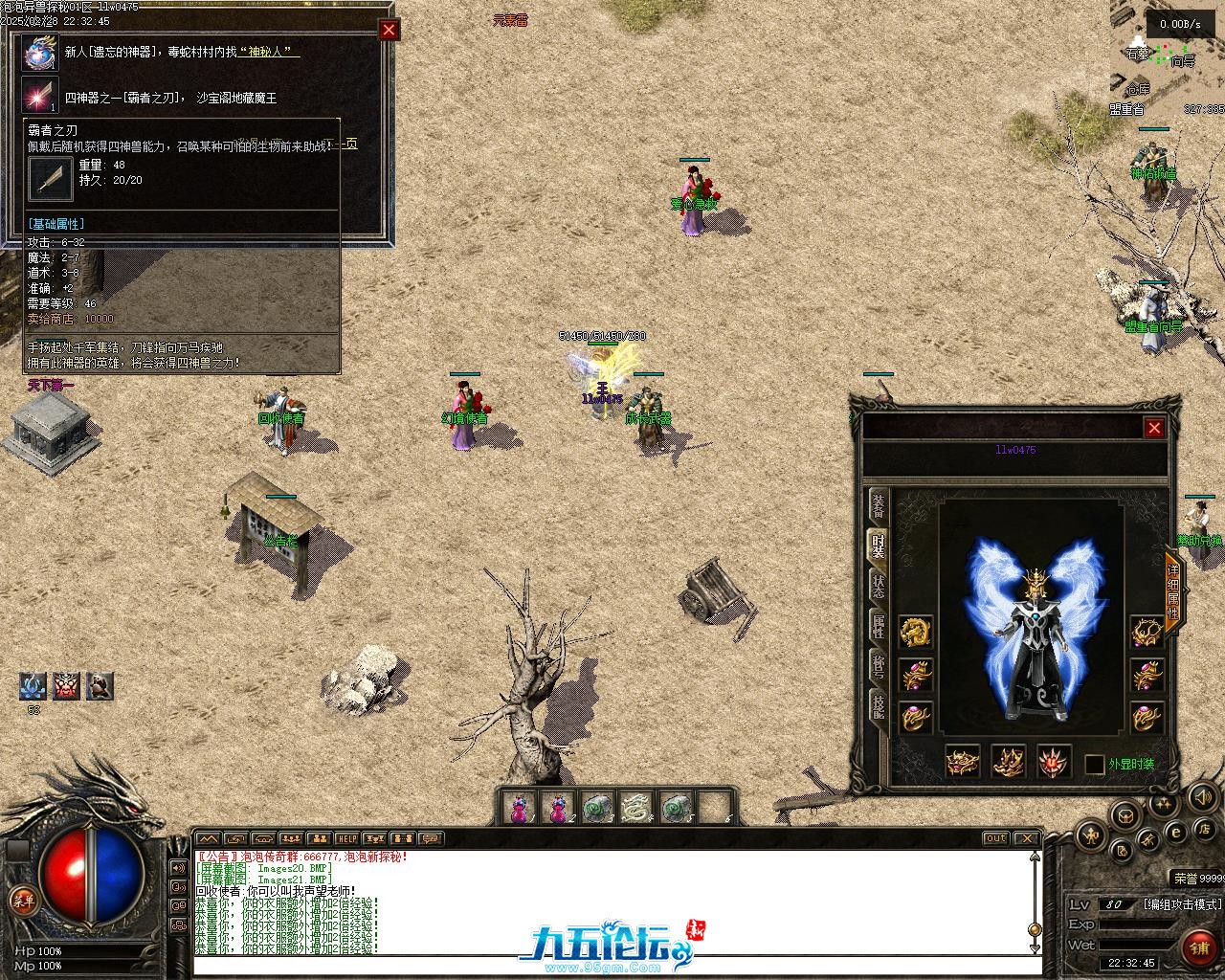Image resolution: width=1225 pixels, height=980 pixels.
Task: Close the artifact quest window
Action: coord(389,30)
